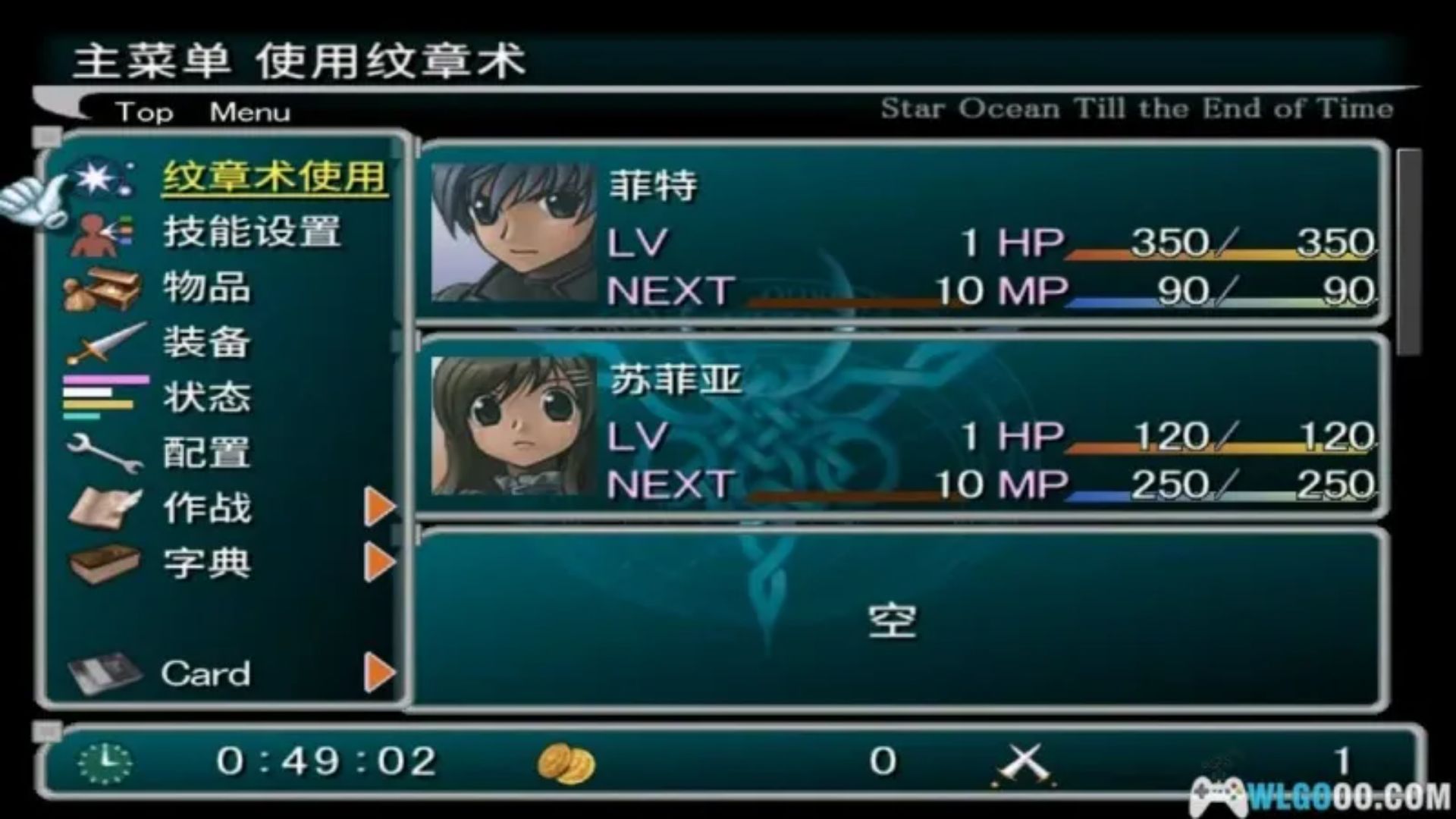Expand the 作战 submenu arrow

click(x=377, y=507)
